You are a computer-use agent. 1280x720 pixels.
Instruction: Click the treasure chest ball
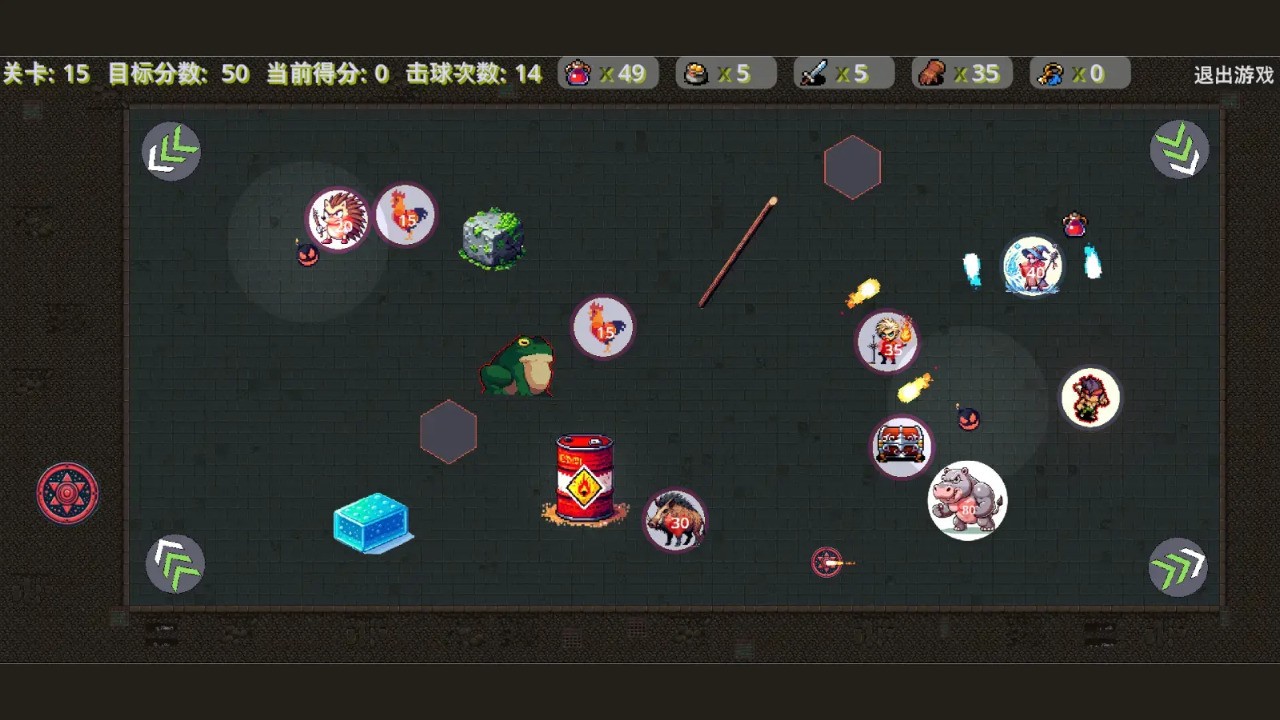tap(901, 447)
